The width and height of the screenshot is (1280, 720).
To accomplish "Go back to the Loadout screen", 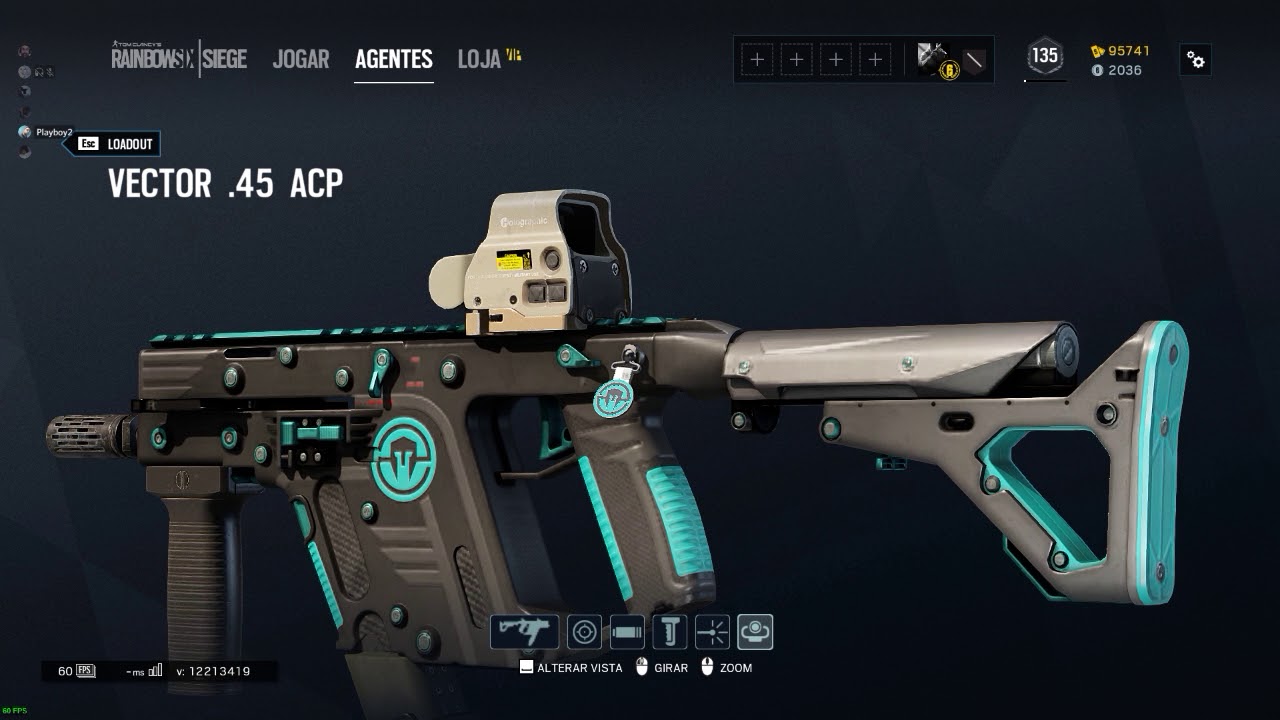I will tap(118, 144).
